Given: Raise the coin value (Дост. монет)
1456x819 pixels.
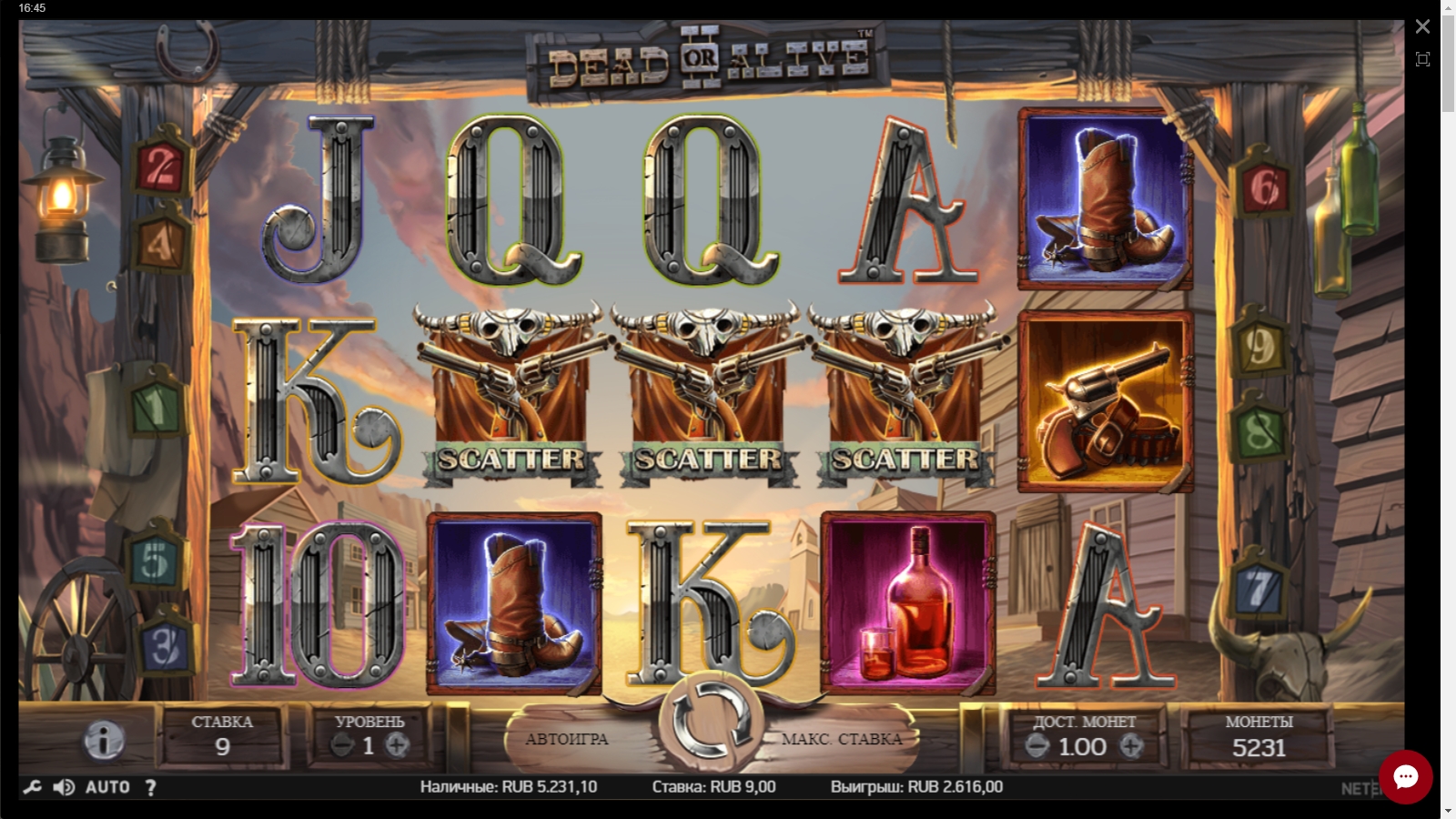Looking at the screenshot, I should (1131, 747).
